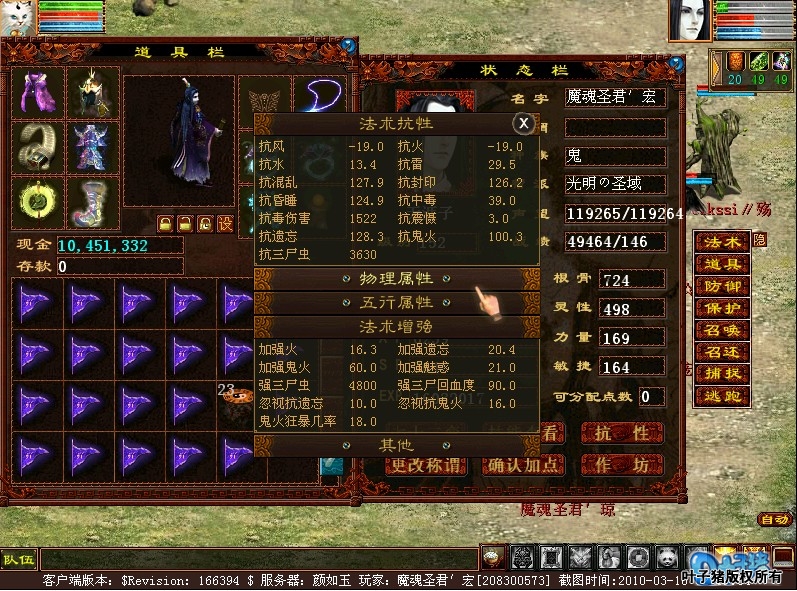Select the purple robe equipment slot
Viewport: 797px width, 591px height.
click(x=39, y=93)
